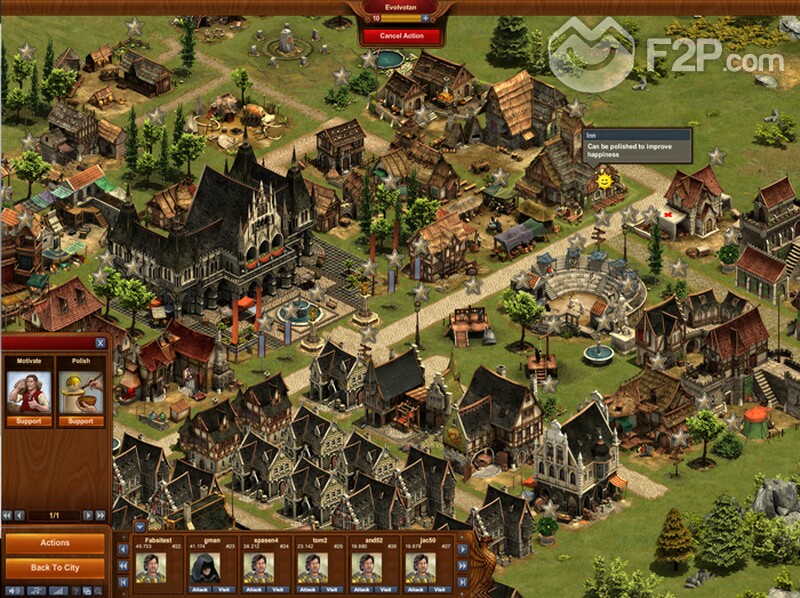The height and width of the screenshot is (598, 800).
Task: Return with the Back To City button
Action: 55,568
